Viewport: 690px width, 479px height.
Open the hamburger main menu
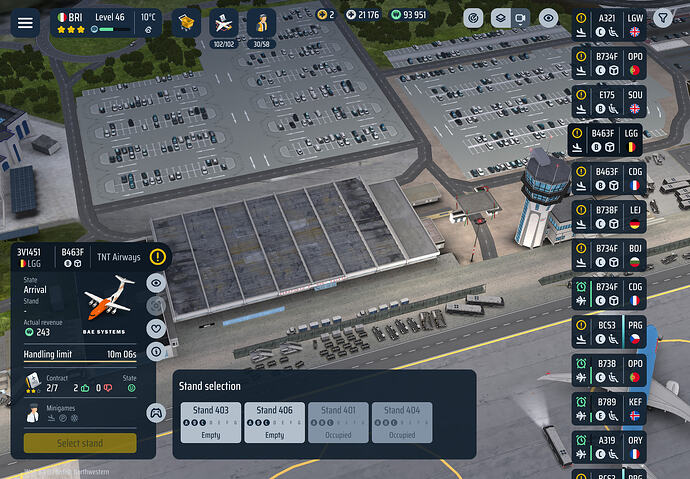[x=25, y=22]
